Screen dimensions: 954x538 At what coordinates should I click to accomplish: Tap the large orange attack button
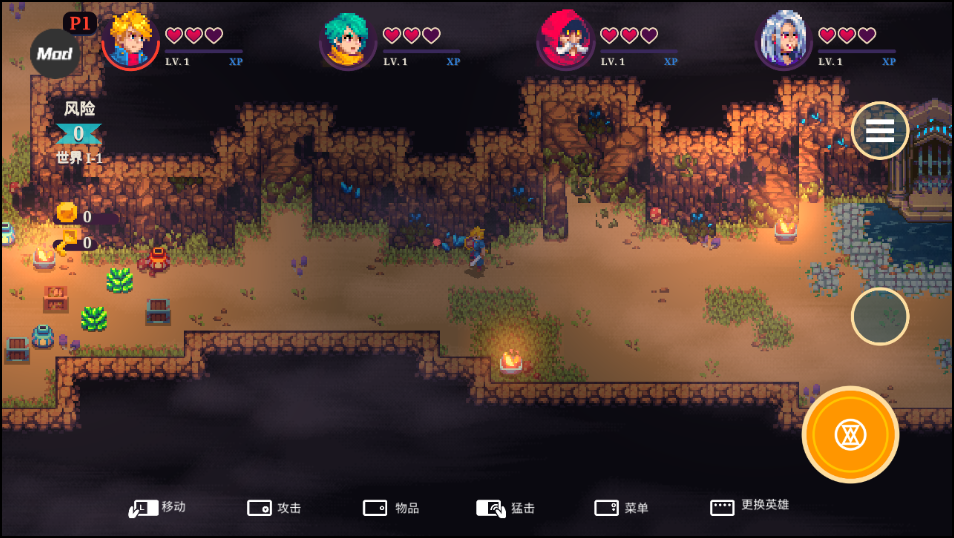point(850,435)
